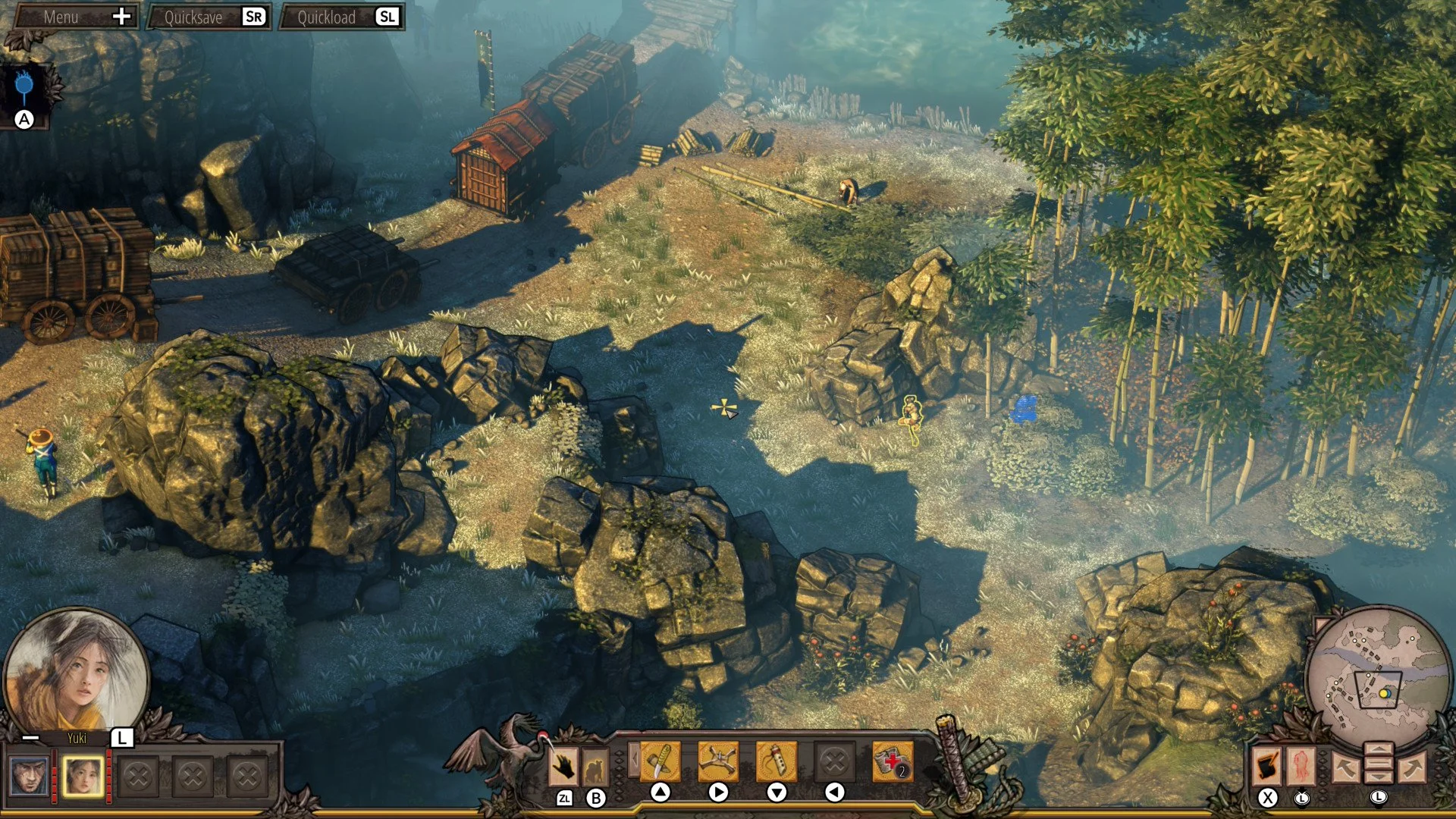
Task: Select the trap ability icon
Action: [x=718, y=761]
